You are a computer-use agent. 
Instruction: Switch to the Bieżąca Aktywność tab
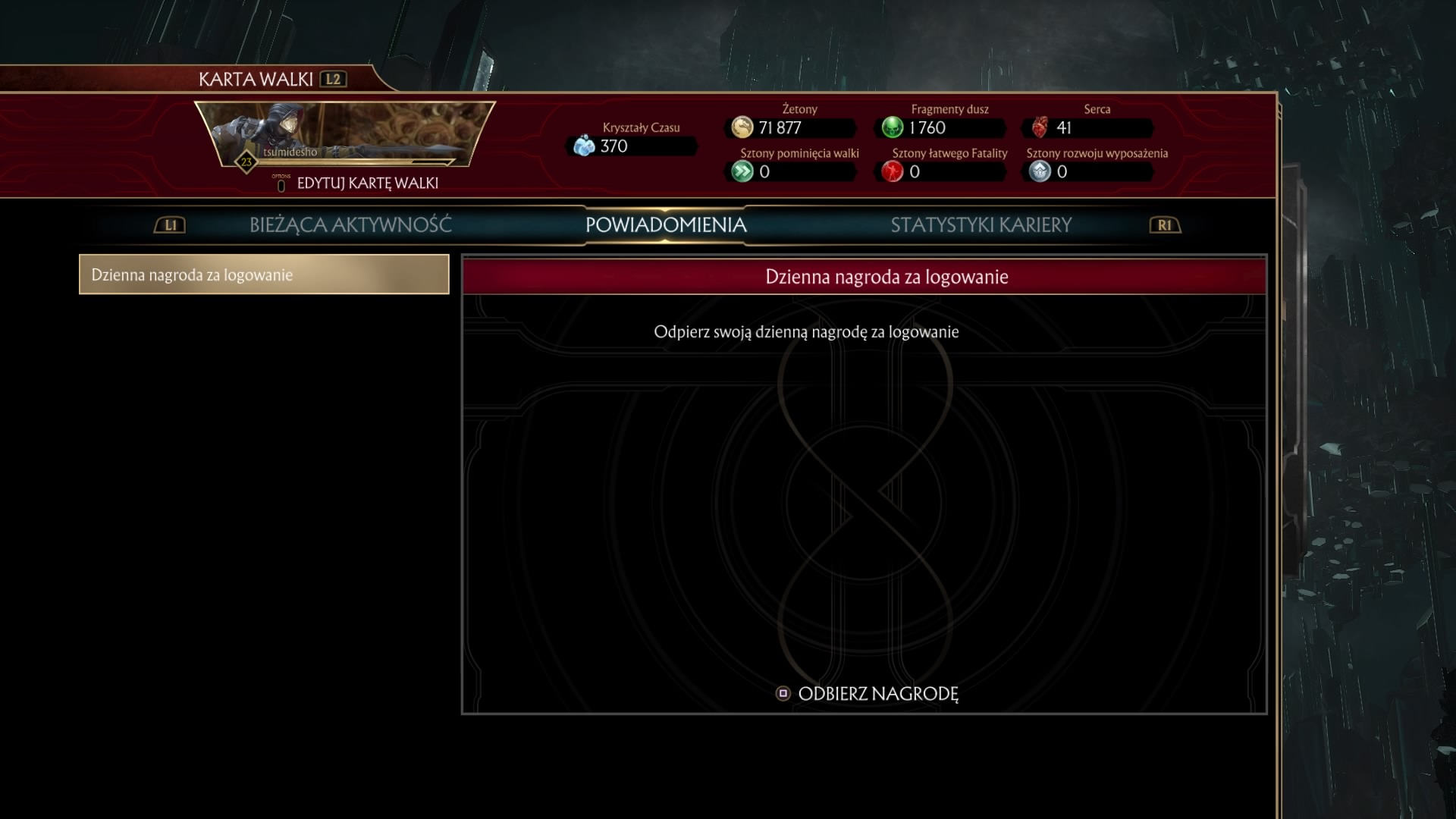350,225
